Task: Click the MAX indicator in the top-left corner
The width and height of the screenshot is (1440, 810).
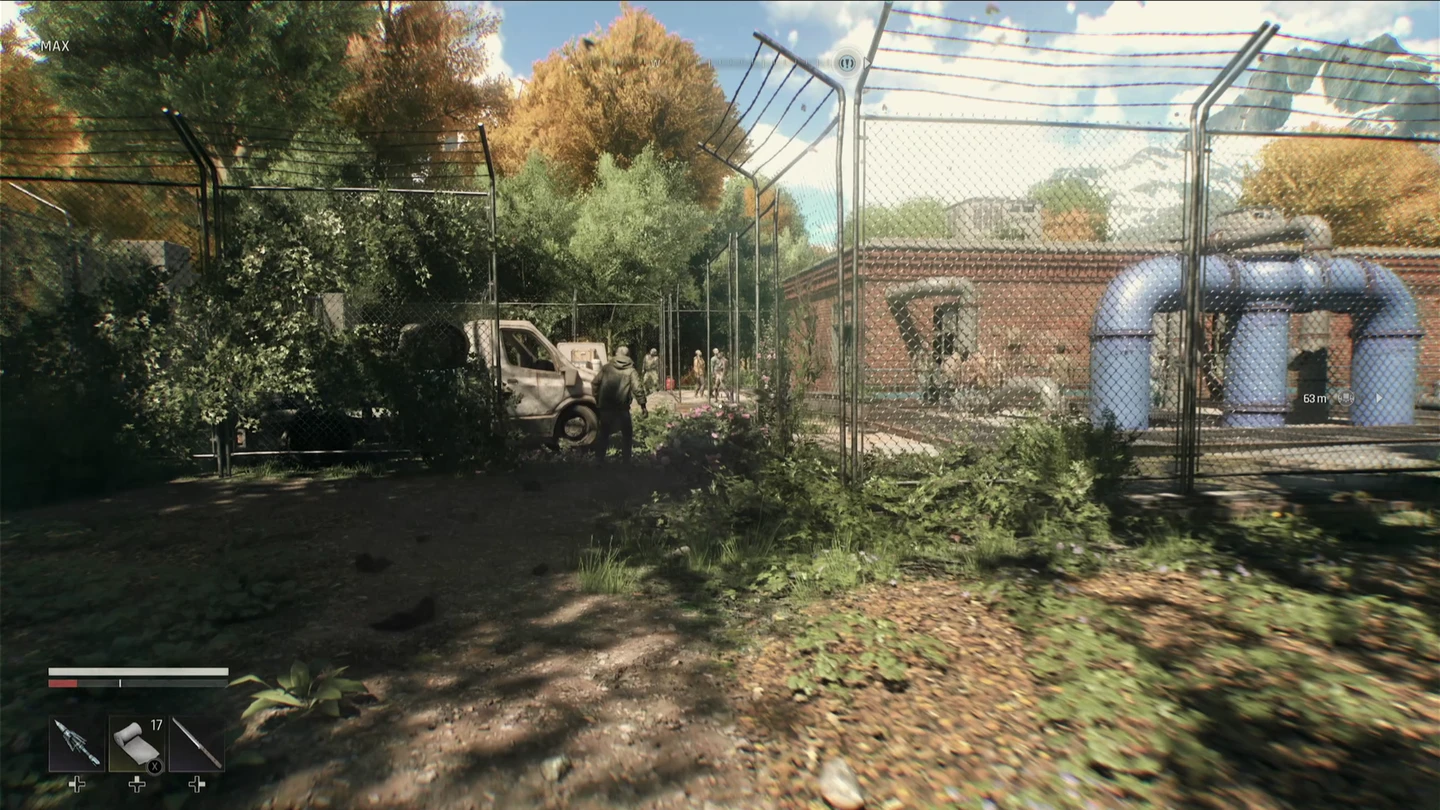Action: point(55,46)
